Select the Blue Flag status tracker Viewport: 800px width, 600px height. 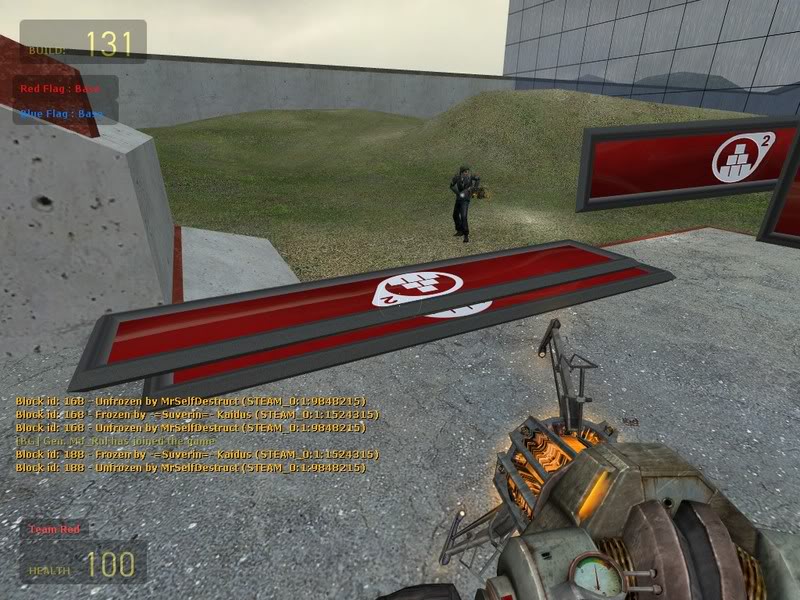[62, 114]
